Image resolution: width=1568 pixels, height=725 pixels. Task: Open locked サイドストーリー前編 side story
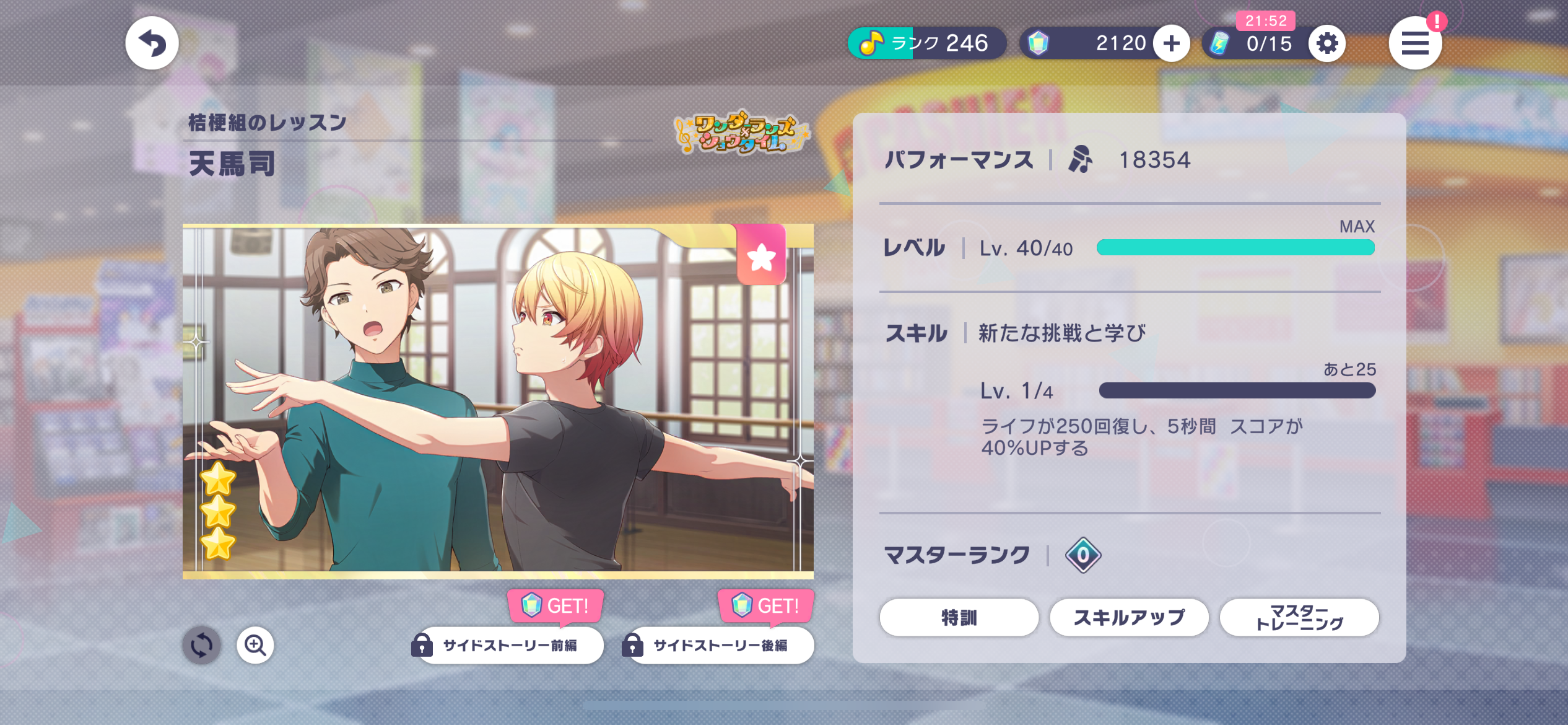[509, 645]
